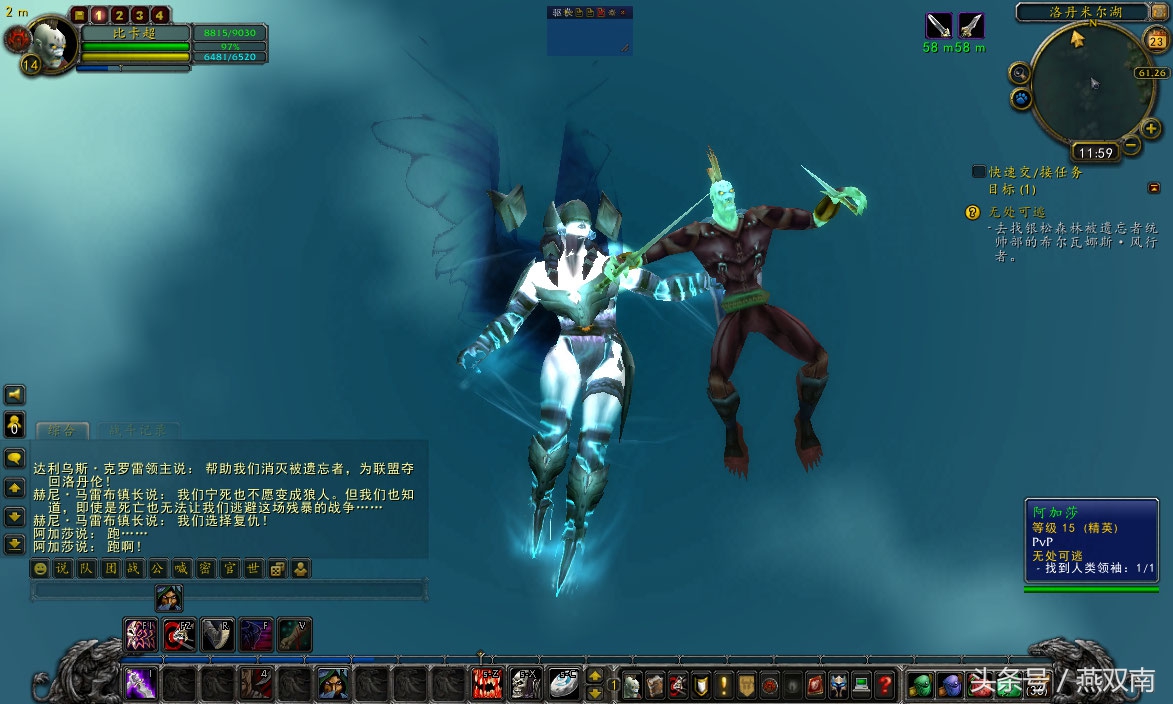The width and height of the screenshot is (1173, 704).
Task: Select the 喊 yell channel button
Action: coord(181,569)
